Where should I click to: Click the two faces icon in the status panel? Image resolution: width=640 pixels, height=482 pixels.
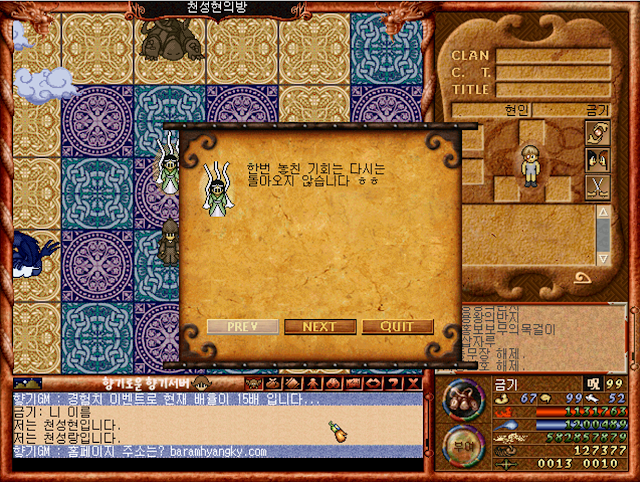click(x=597, y=159)
